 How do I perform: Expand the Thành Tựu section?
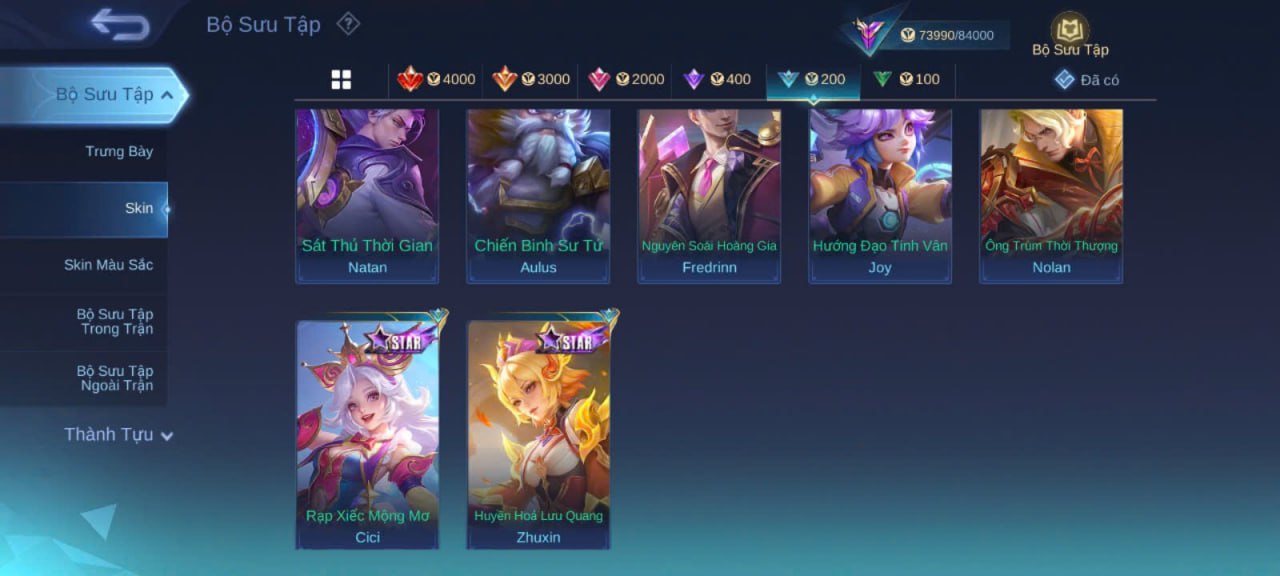(x=118, y=435)
